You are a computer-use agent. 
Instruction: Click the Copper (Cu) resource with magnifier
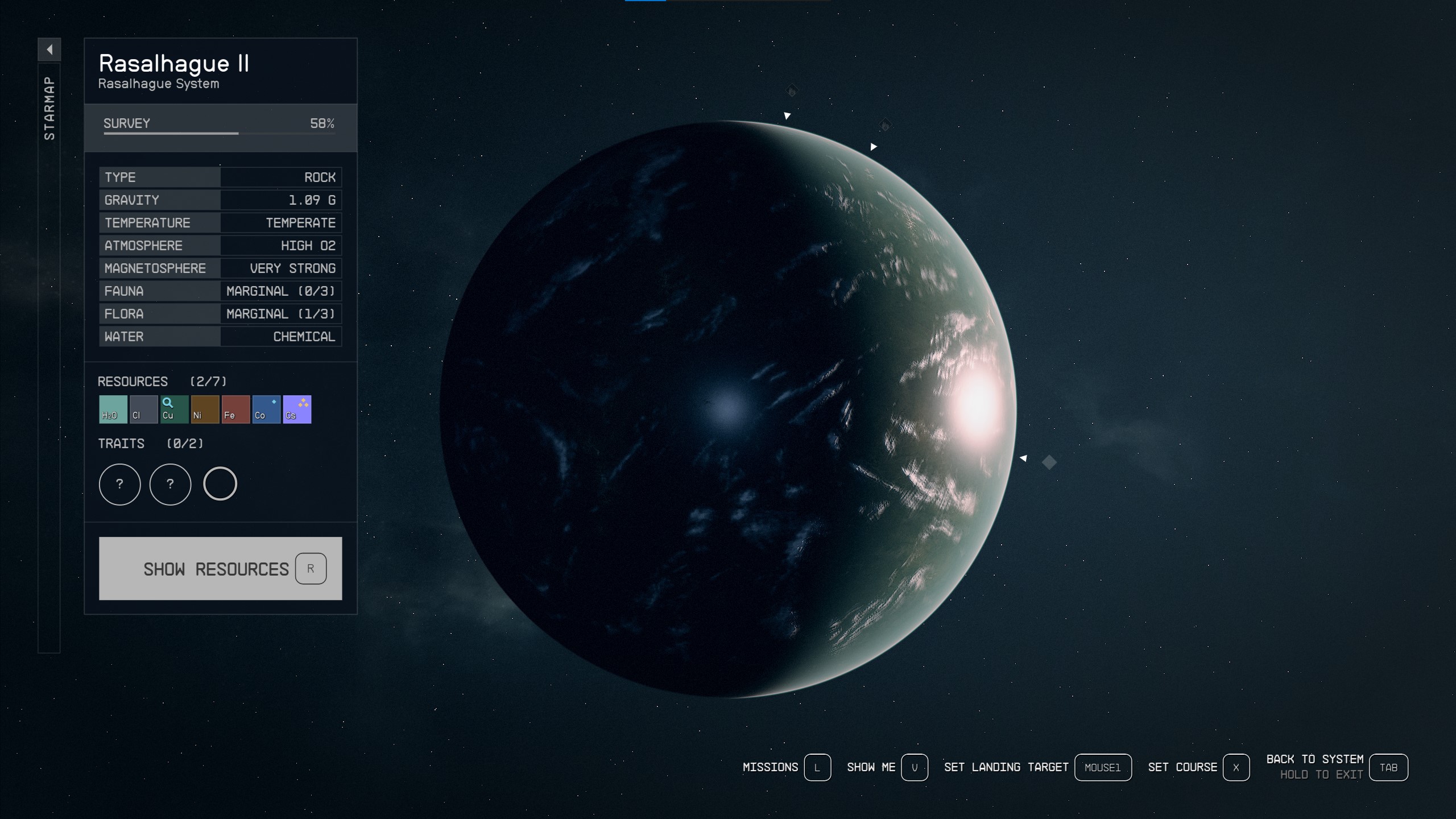(x=174, y=409)
